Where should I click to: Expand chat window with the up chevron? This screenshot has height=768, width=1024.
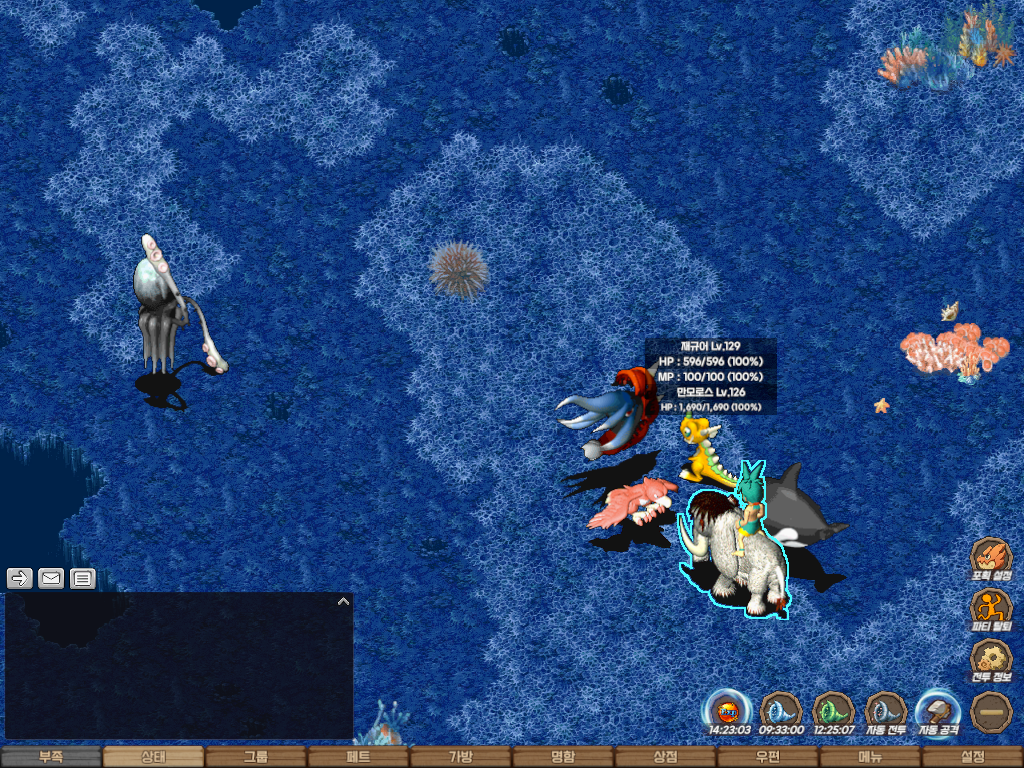pos(343,602)
